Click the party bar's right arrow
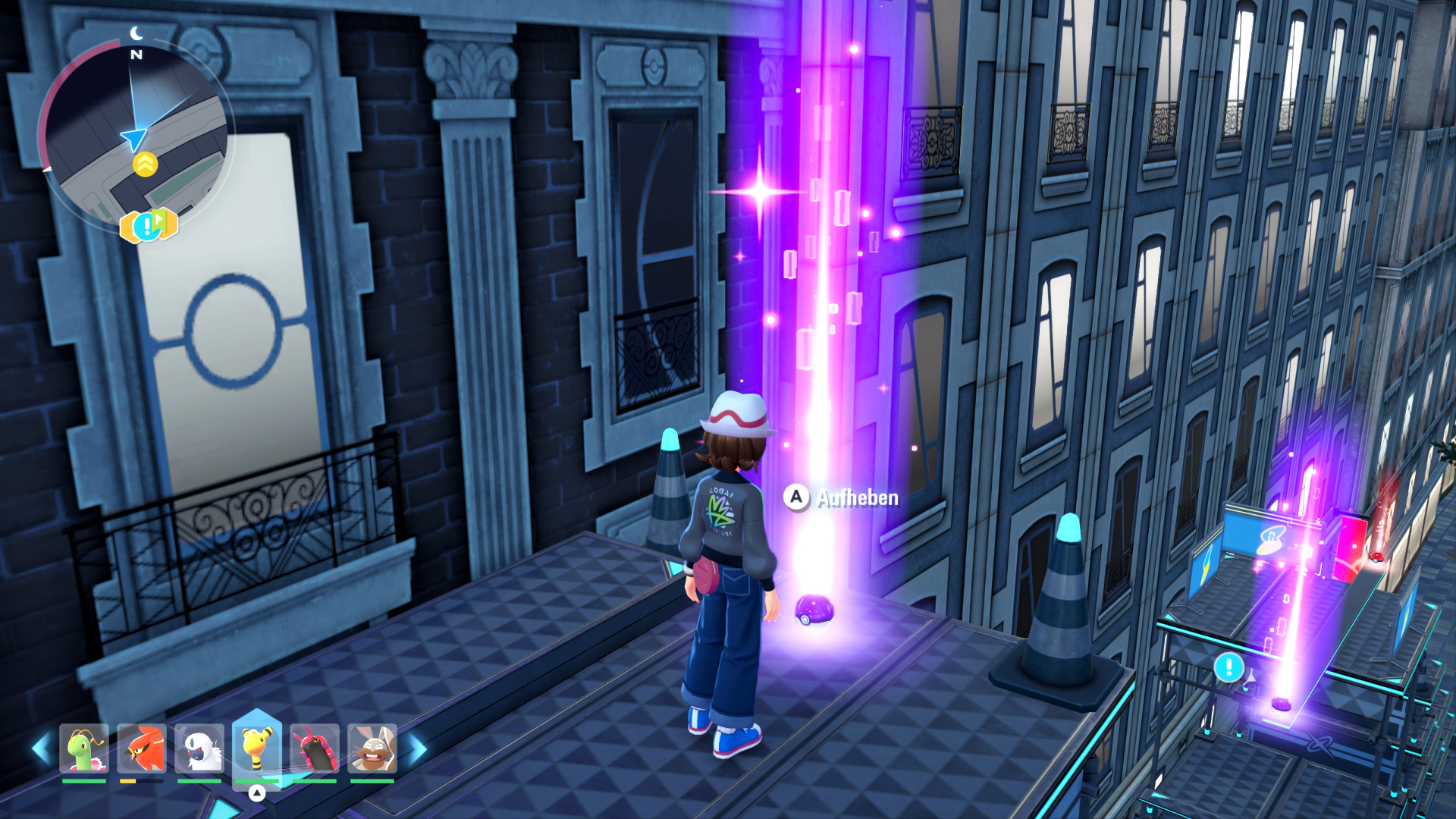Screen dimensions: 1456x819 tap(416, 749)
